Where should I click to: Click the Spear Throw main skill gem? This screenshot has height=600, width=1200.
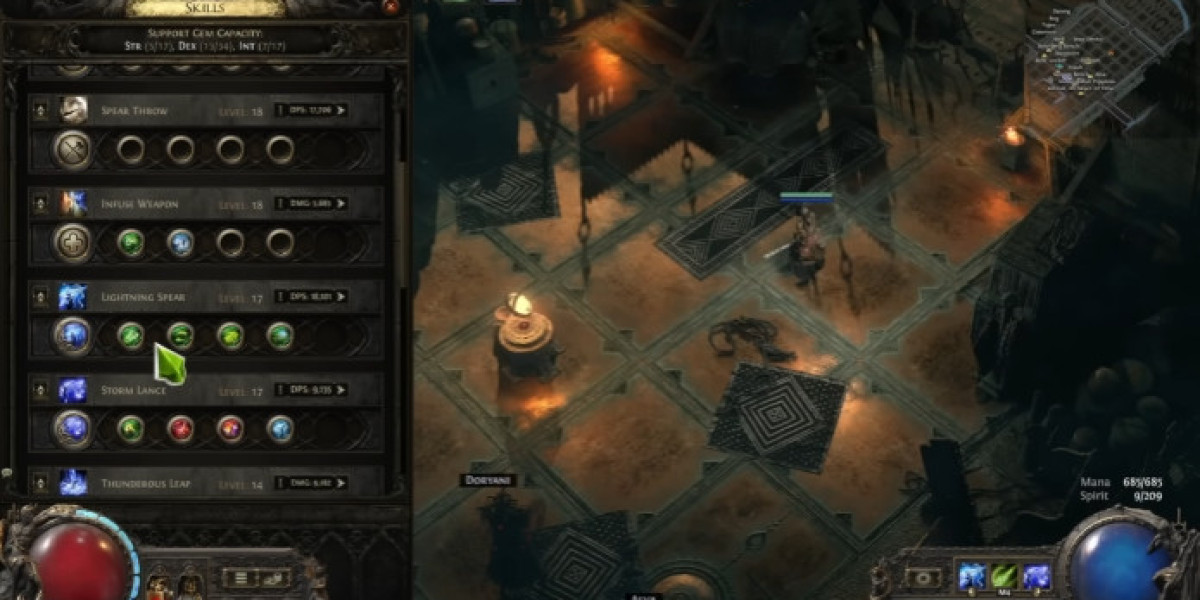pyautogui.click(x=73, y=150)
